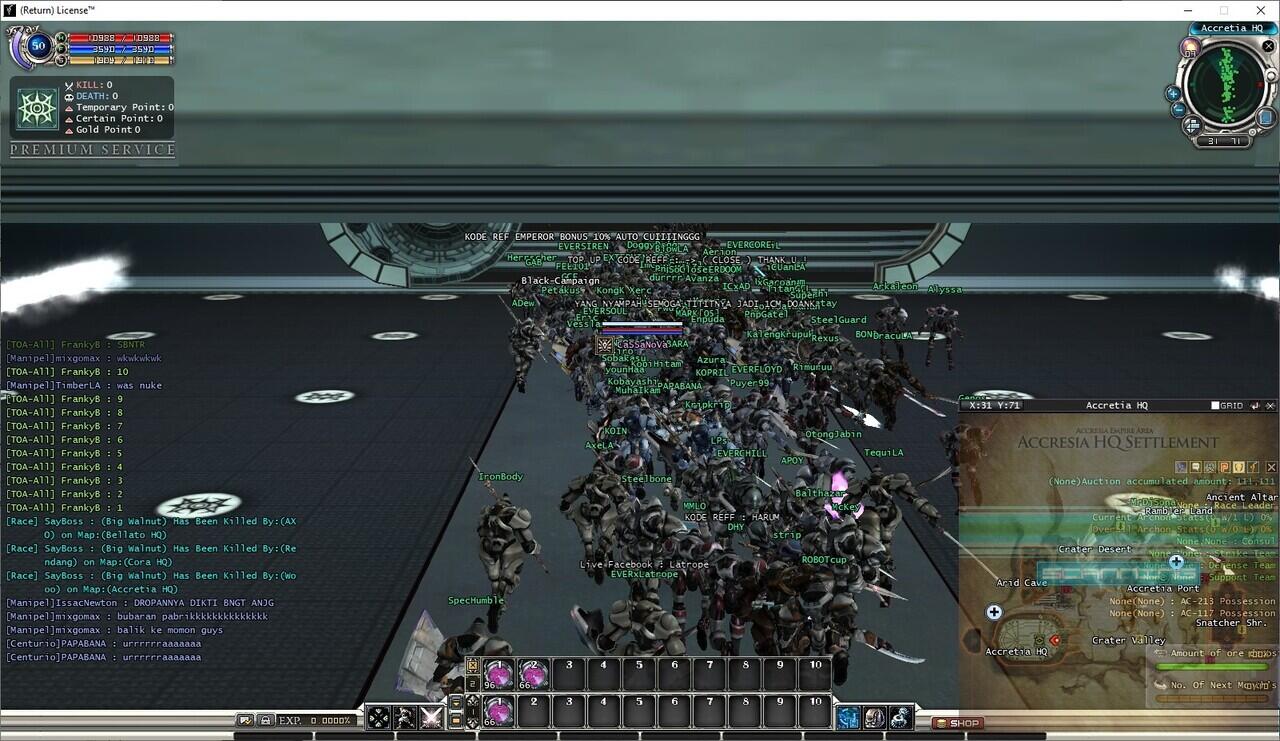Click the Premium Service emblem icon
The width and height of the screenshot is (1280, 741).
point(38,108)
